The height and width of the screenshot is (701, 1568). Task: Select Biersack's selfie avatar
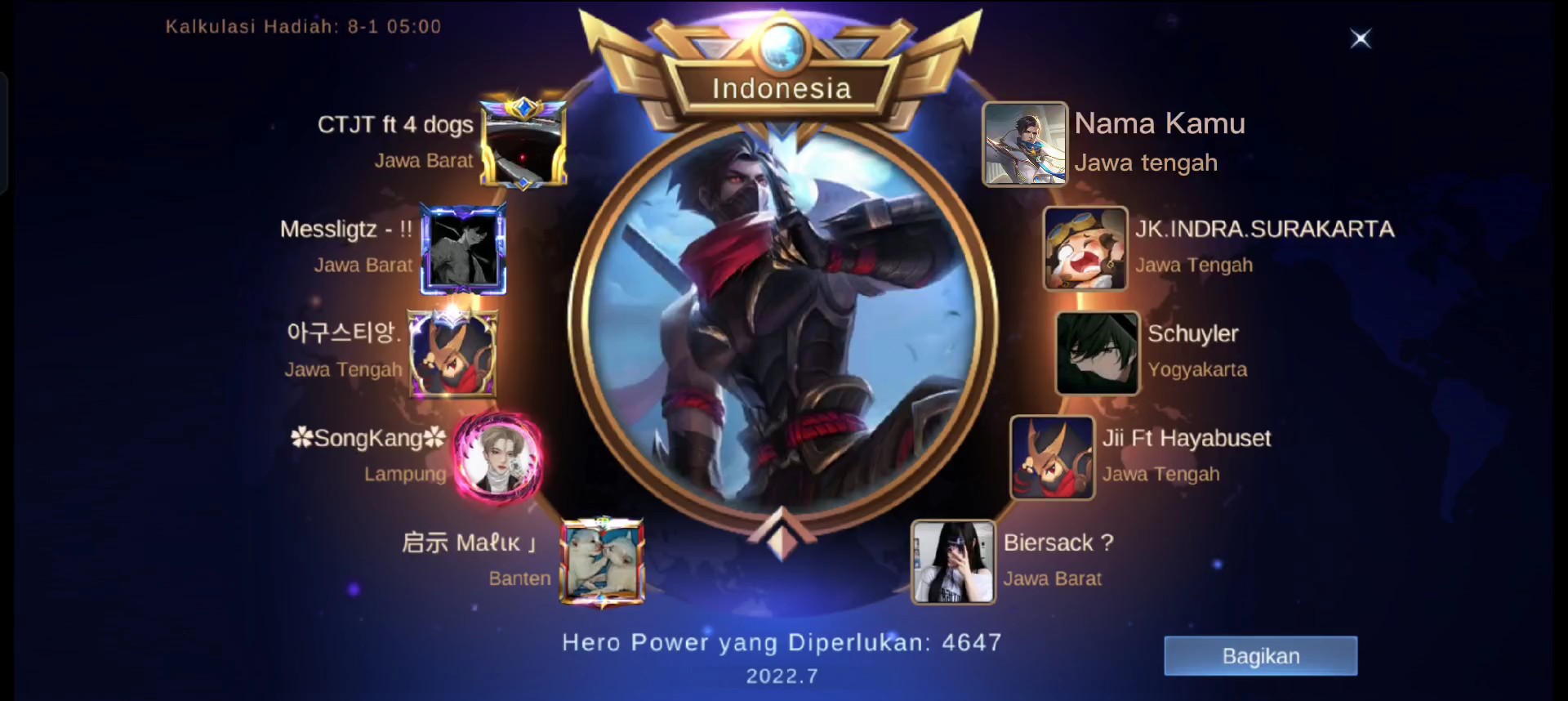point(953,563)
